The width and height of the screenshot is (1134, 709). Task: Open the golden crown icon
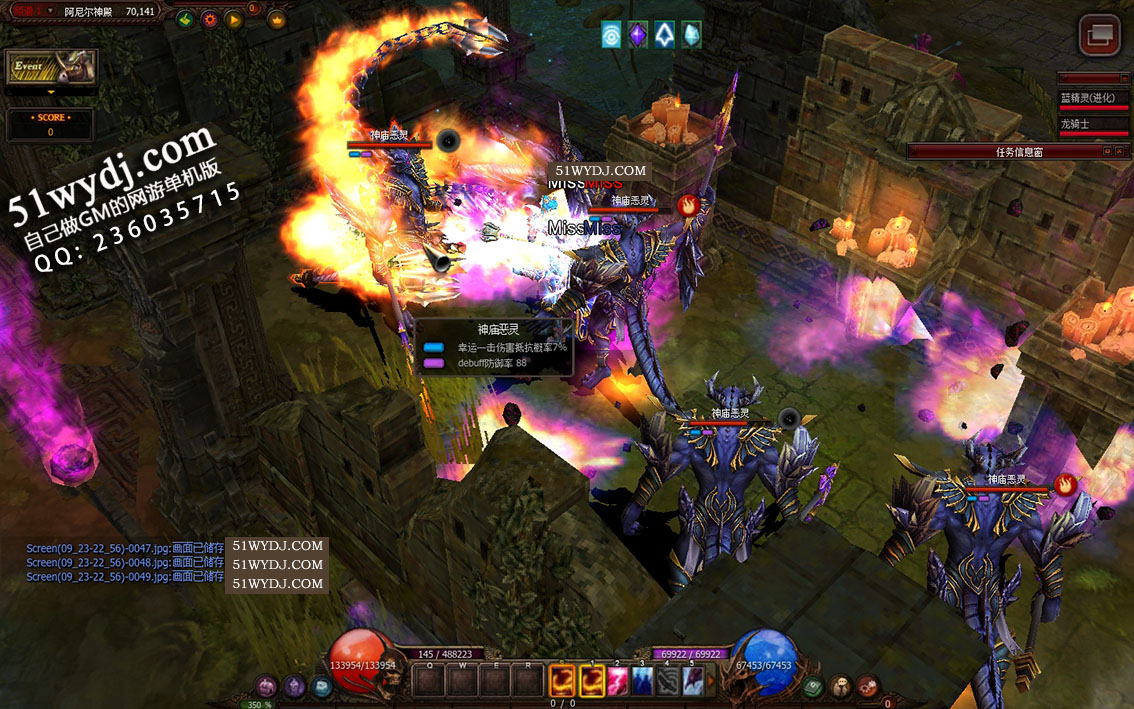[277, 19]
